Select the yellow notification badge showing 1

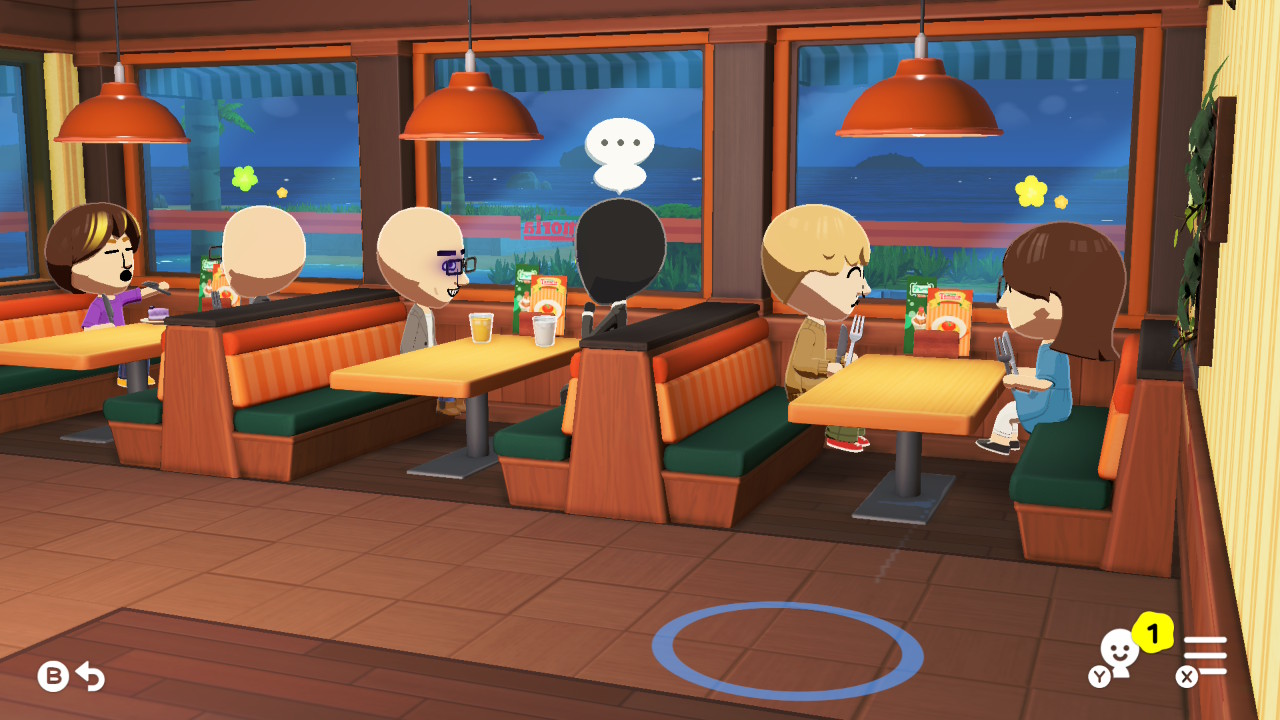pos(1152,630)
